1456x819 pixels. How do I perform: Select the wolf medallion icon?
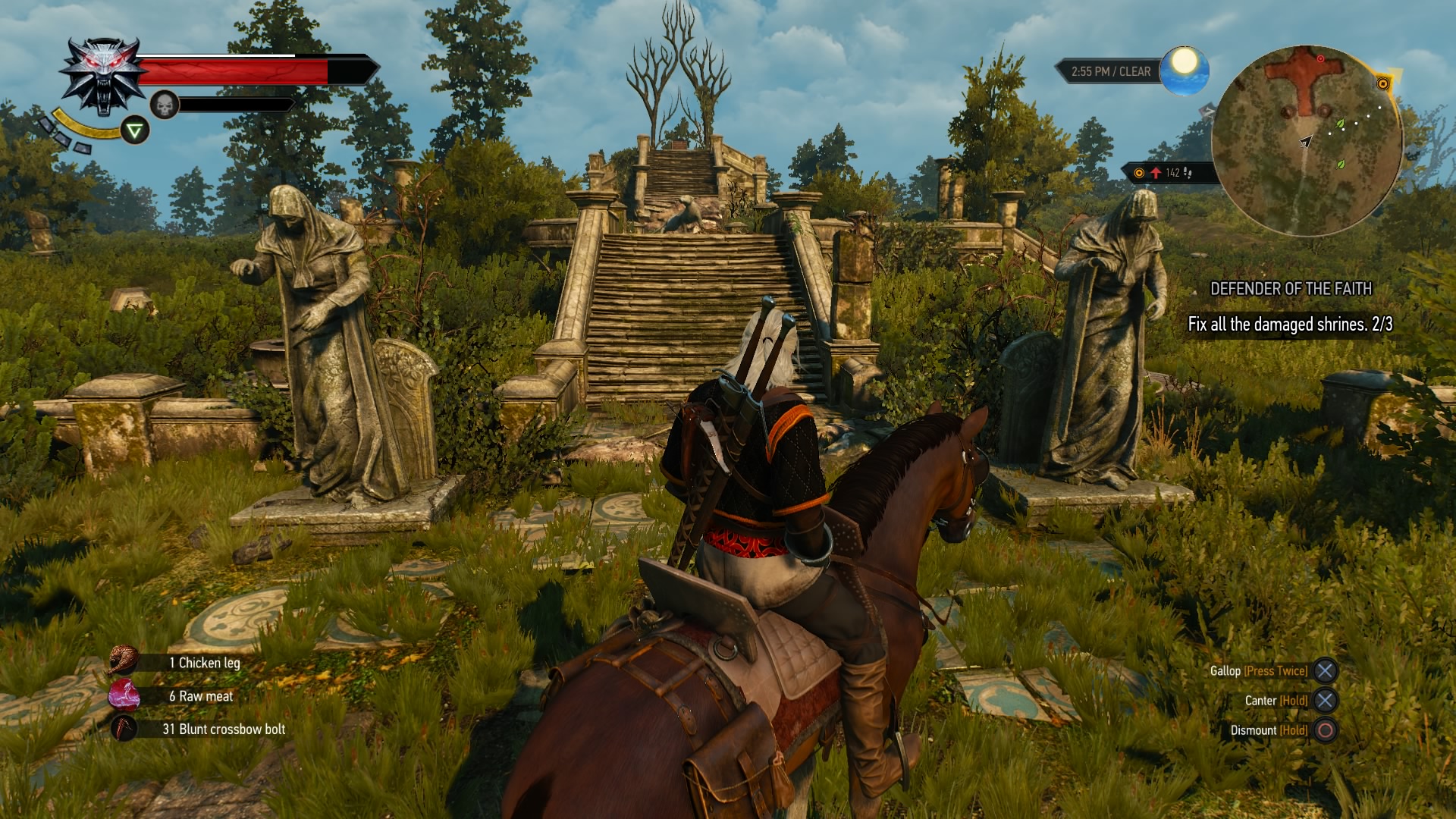104,76
